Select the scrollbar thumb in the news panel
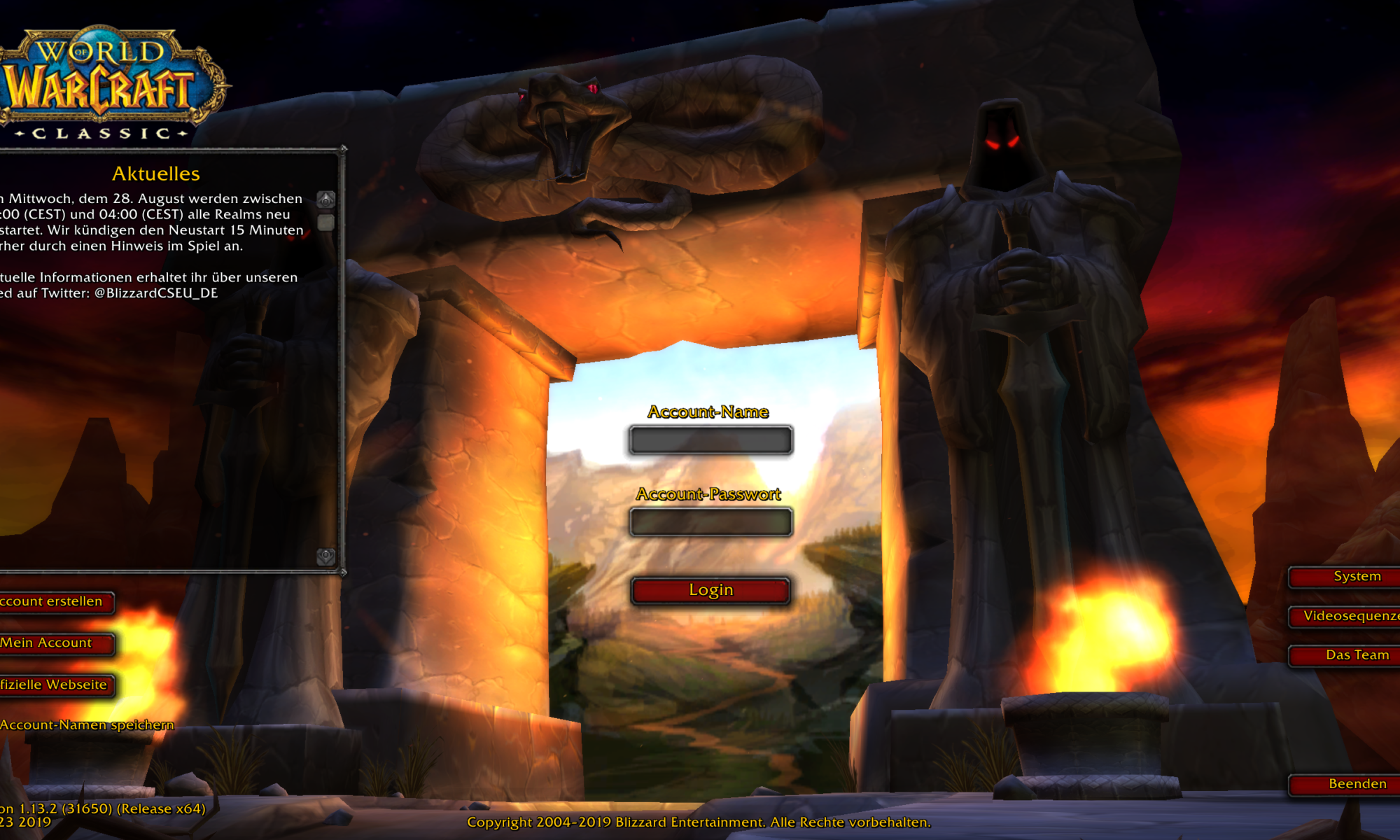Image resolution: width=1400 pixels, height=840 pixels. [325, 223]
